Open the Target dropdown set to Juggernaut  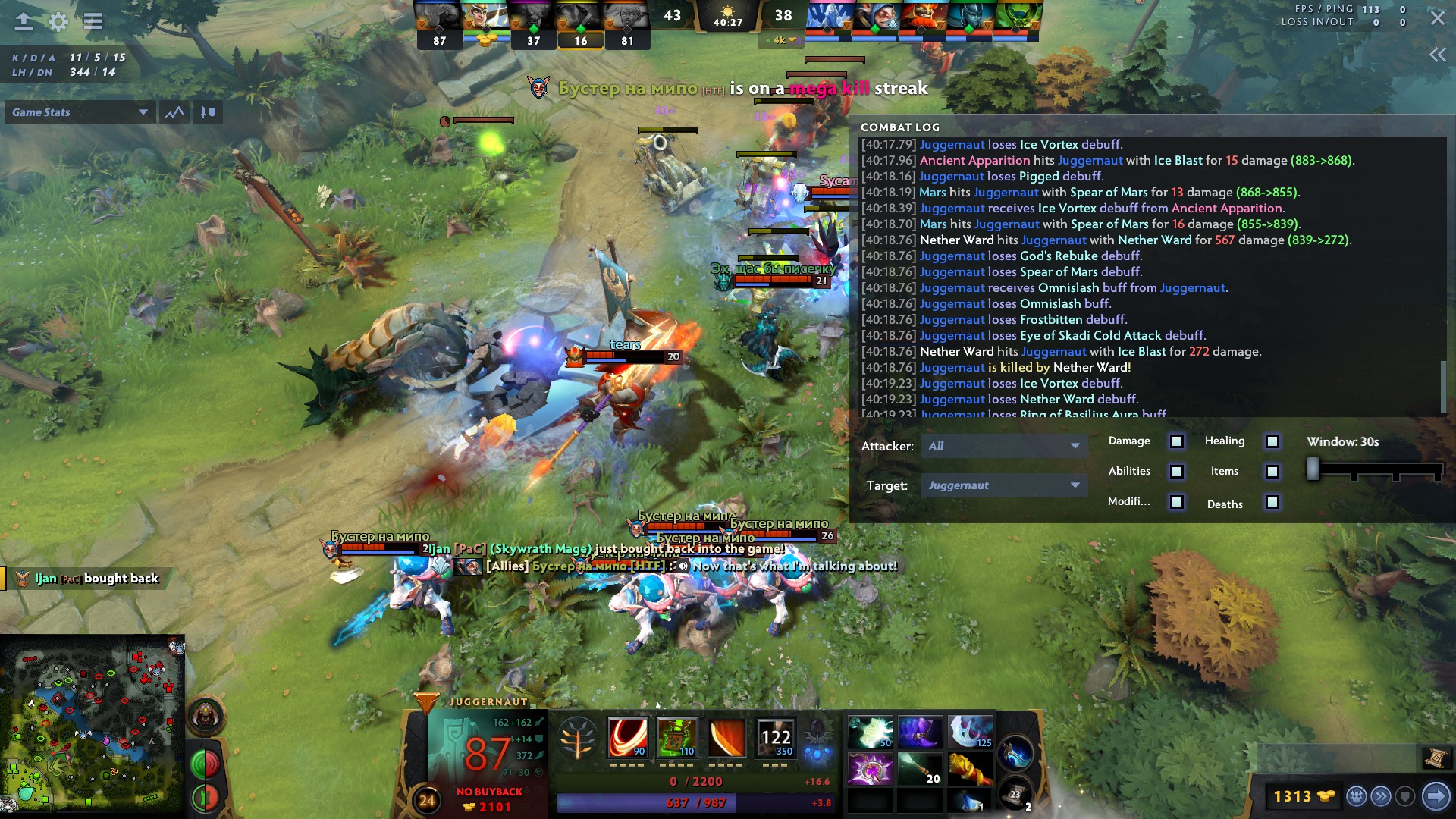tap(1003, 485)
